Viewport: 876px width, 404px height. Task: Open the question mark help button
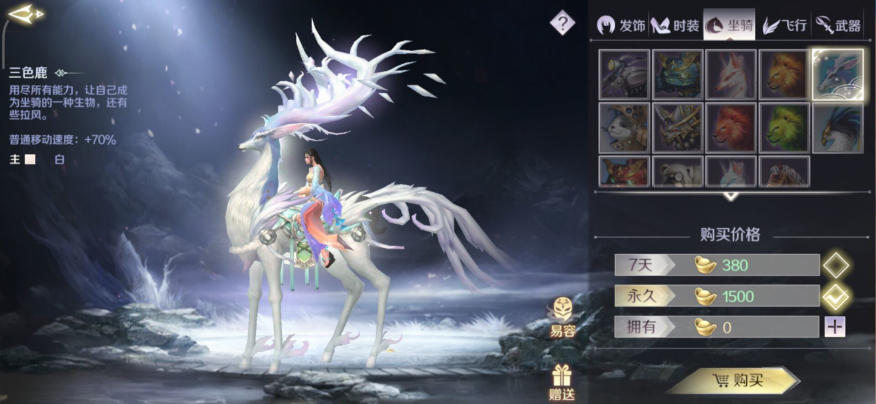pos(563,21)
